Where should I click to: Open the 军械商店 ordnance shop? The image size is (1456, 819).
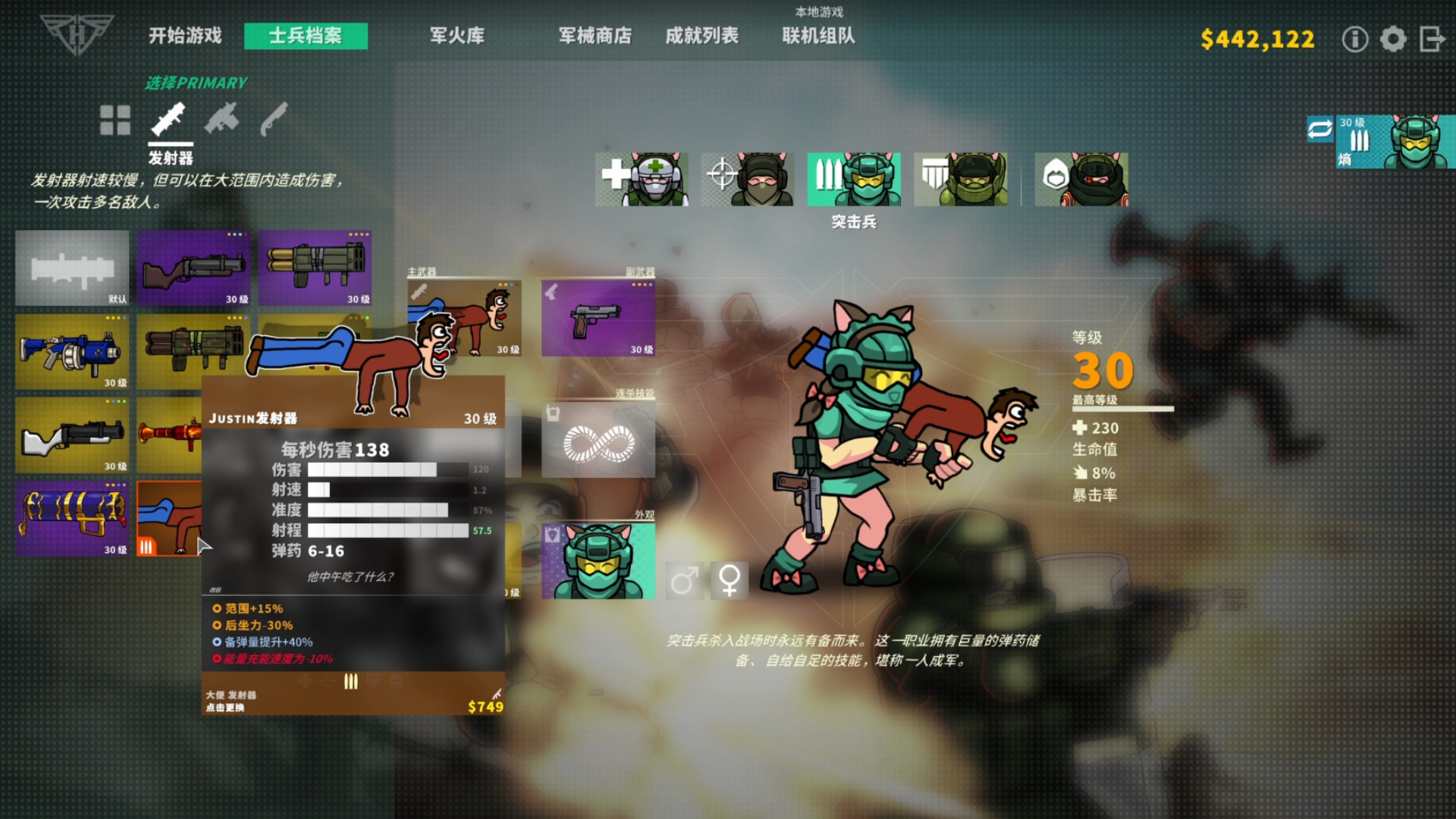click(595, 36)
